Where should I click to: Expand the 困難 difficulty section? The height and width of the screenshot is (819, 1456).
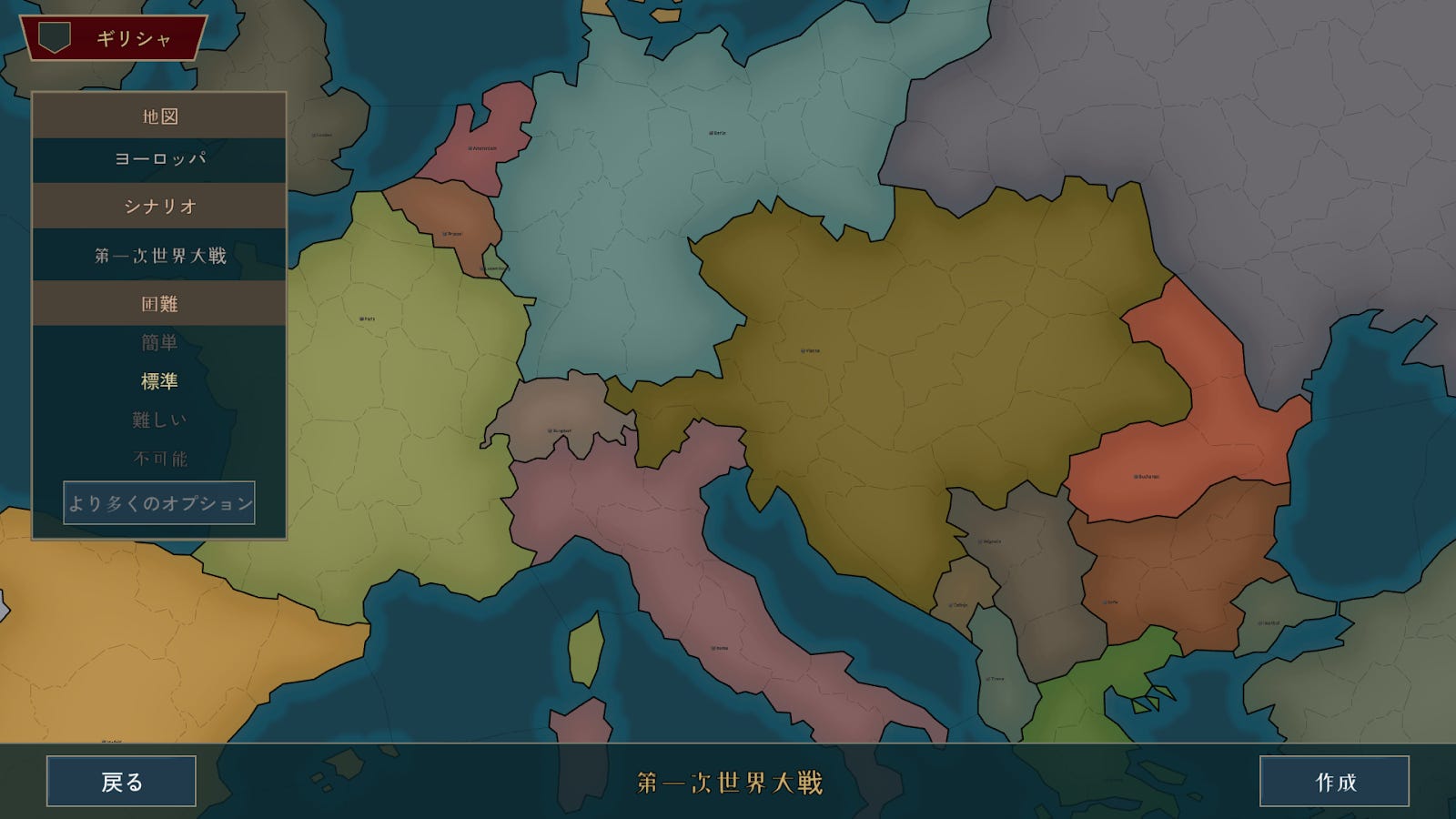(x=159, y=302)
